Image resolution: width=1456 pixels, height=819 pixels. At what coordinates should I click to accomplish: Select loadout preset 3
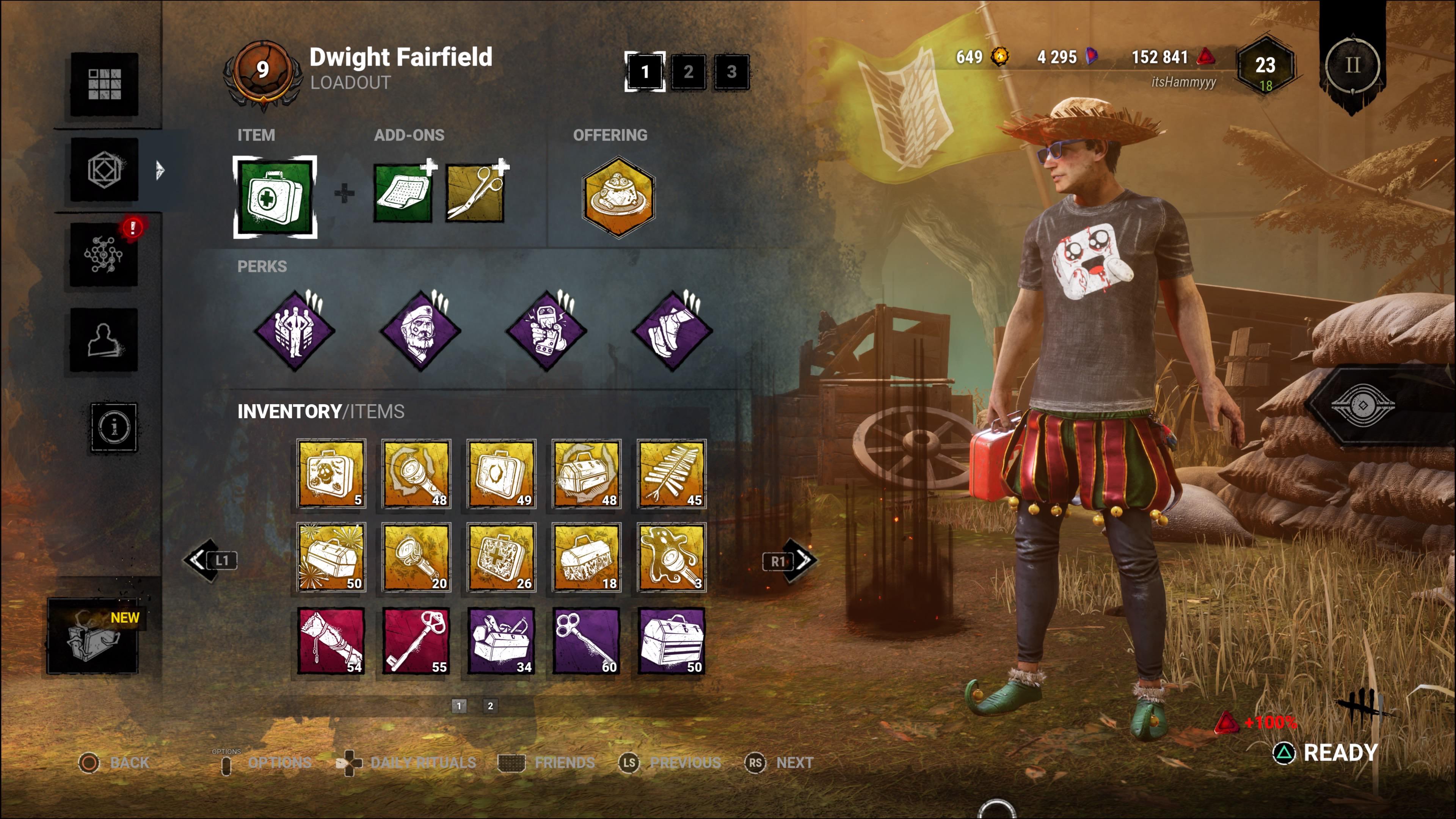click(731, 72)
